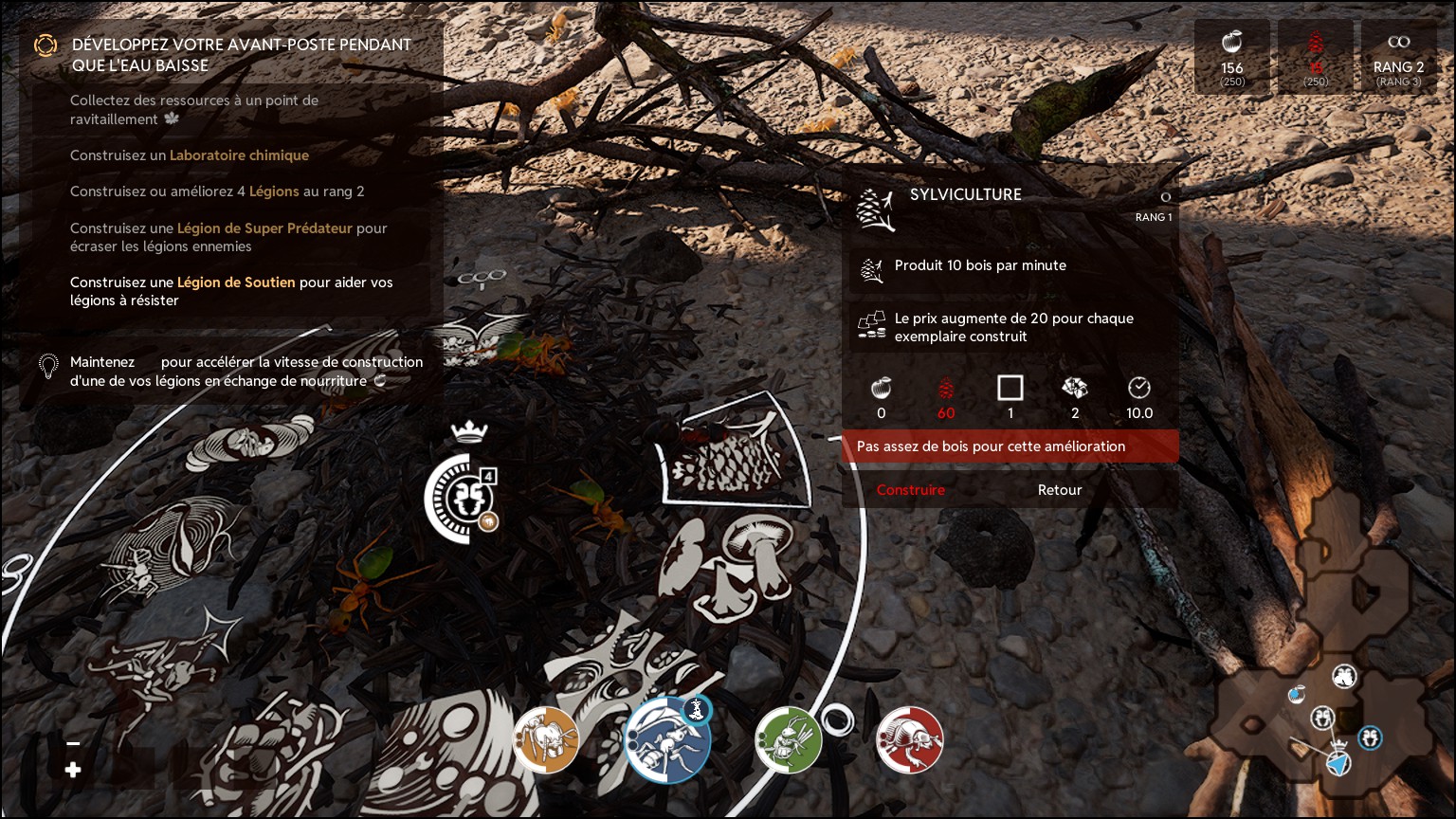Choose Retour to go back
1456x819 pixels.
coord(1059,490)
